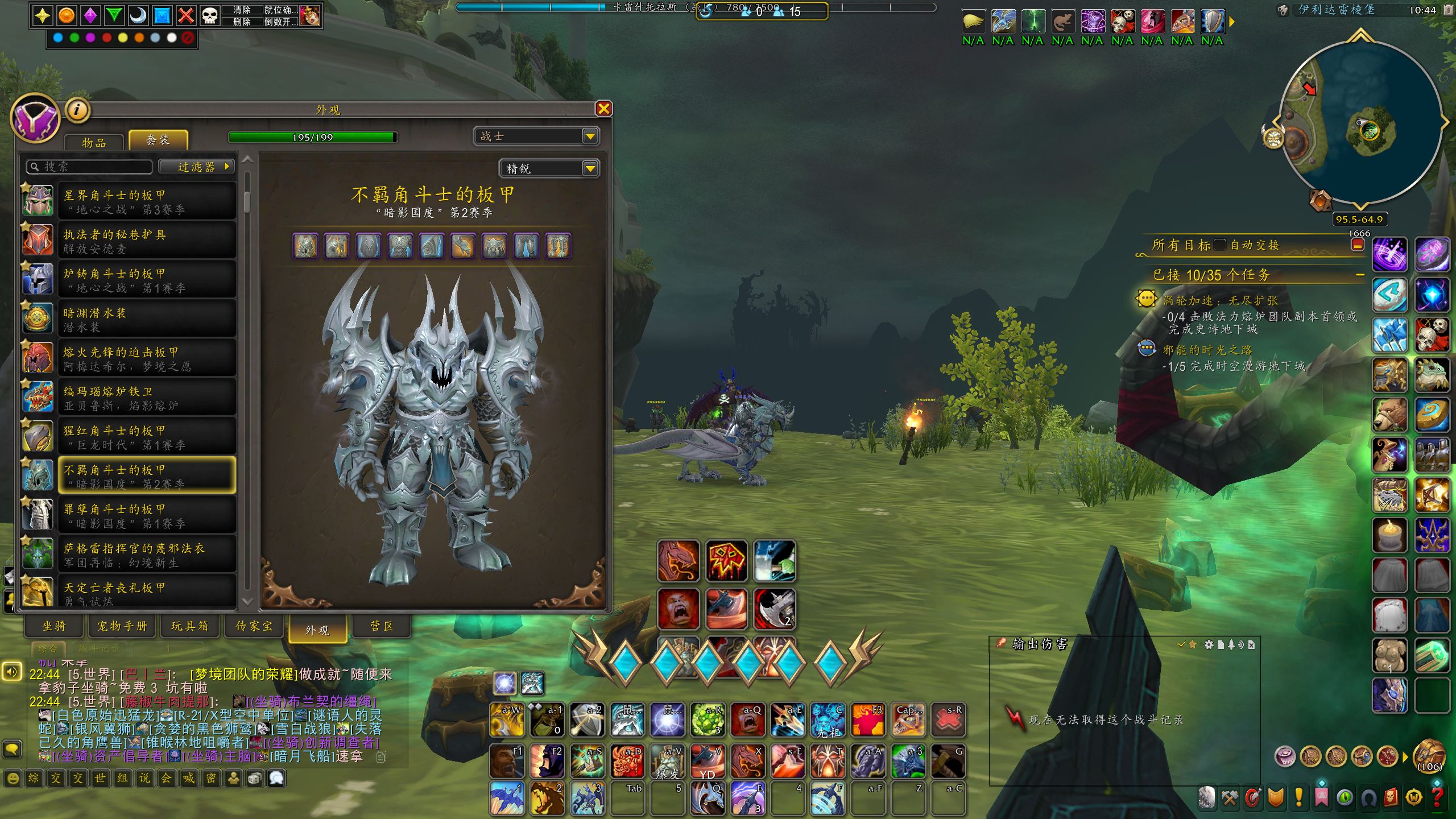Switch to the 传家宝 heirlooms tab
The image size is (1456, 819).
click(x=254, y=626)
